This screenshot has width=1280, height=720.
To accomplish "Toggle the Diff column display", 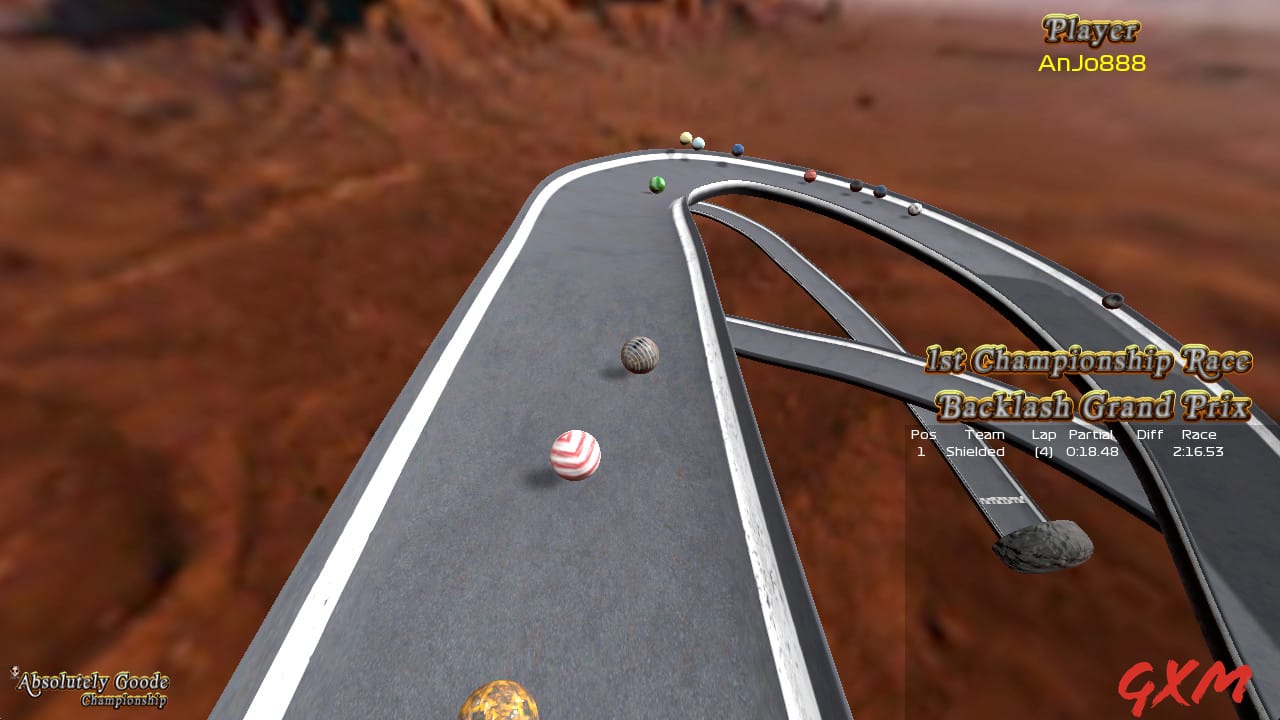I will click(x=1150, y=434).
